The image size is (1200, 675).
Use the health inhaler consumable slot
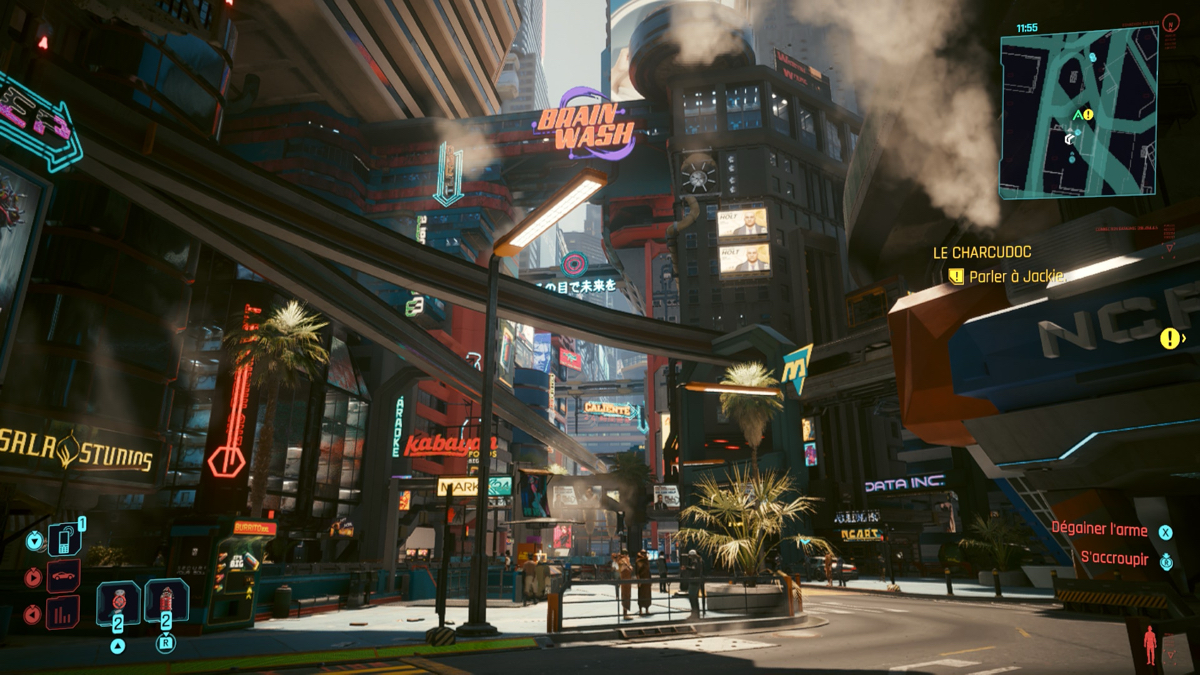(118, 603)
